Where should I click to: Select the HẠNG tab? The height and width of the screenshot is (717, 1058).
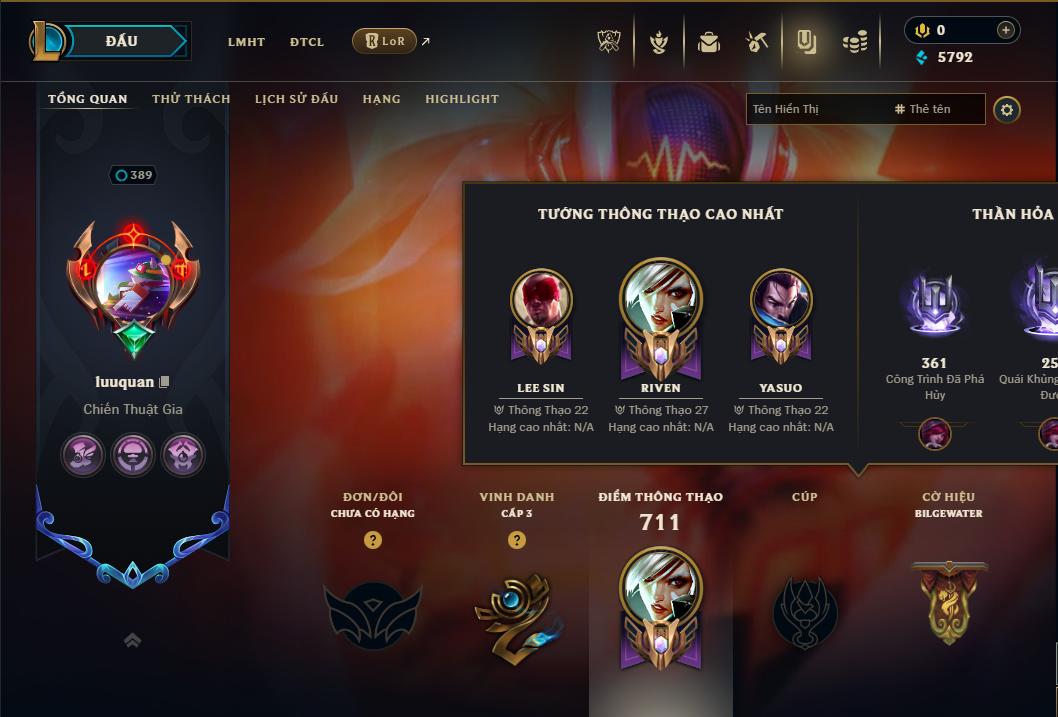click(381, 99)
